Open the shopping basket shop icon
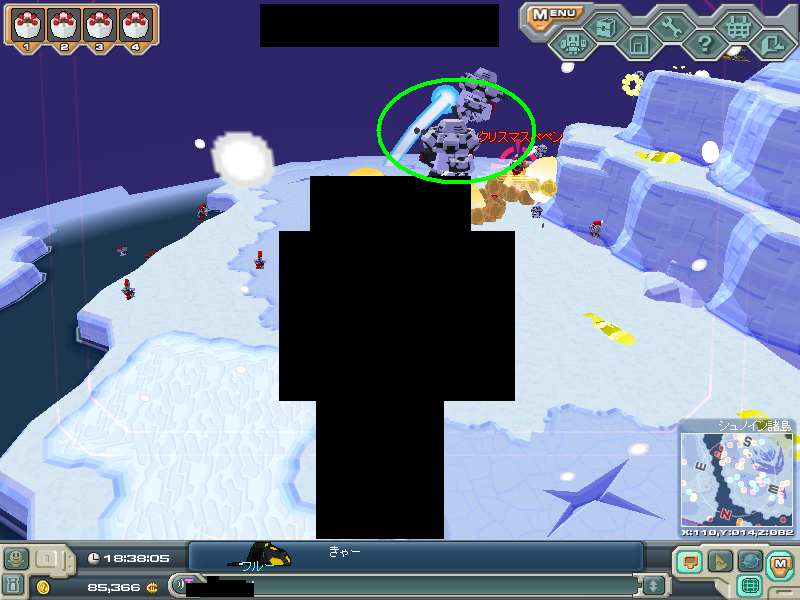 point(737,27)
